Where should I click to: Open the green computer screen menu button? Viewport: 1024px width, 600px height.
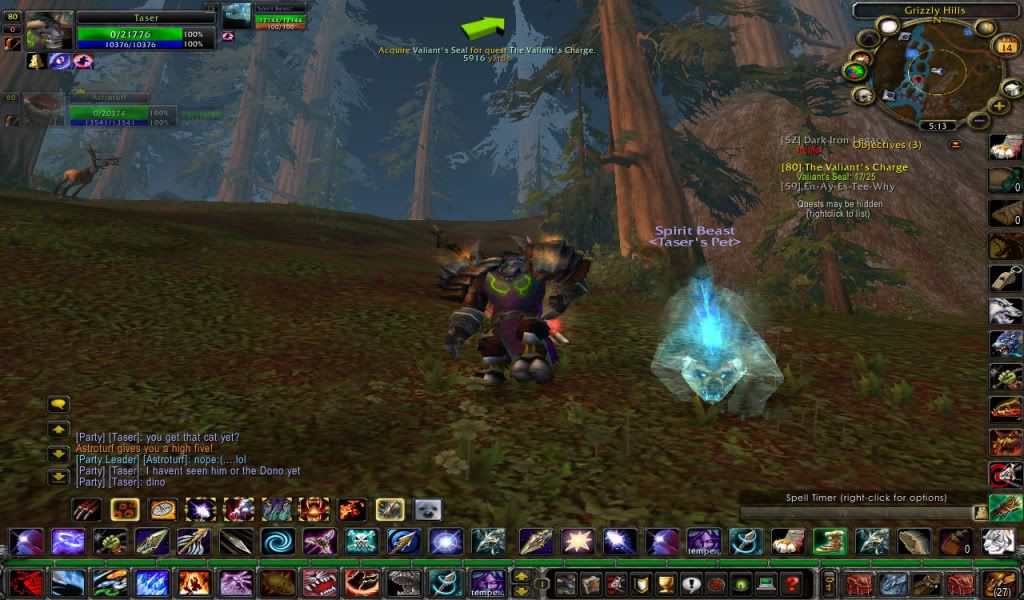[x=765, y=584]
